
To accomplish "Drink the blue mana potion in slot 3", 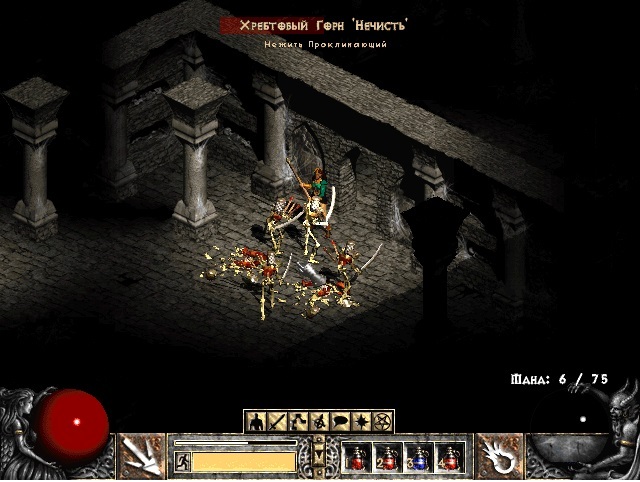I will coord(419,458).
